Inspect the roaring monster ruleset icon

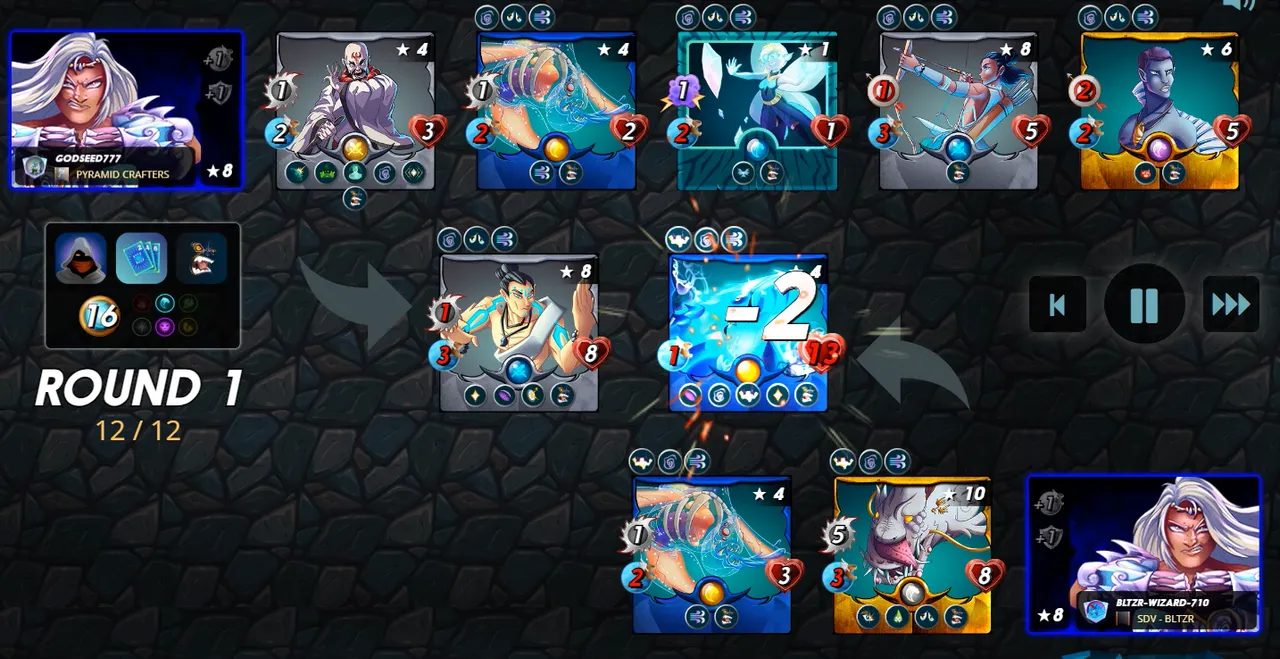(x=202, y=258)
